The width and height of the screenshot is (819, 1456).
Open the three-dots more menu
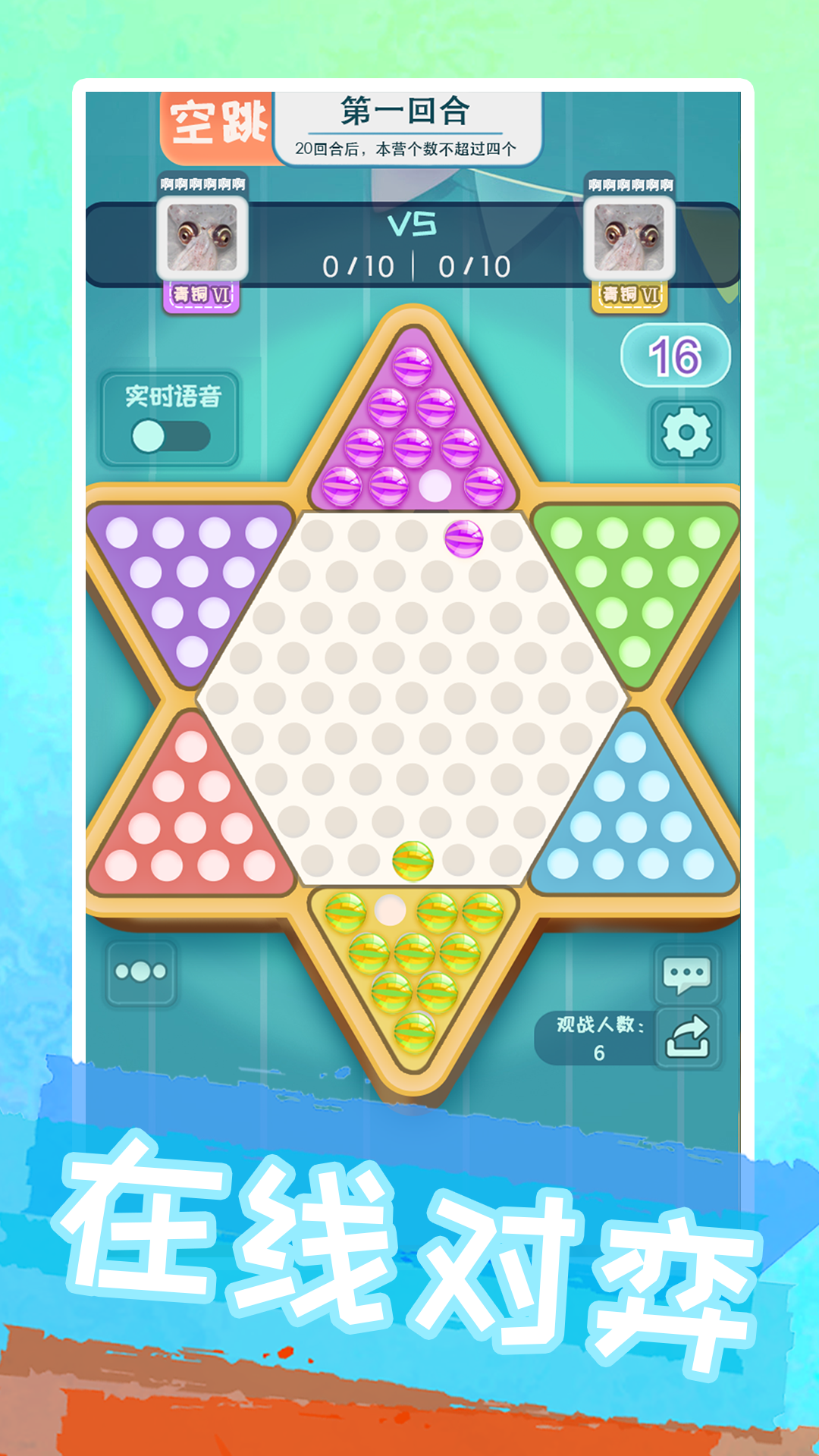point(141,972)
